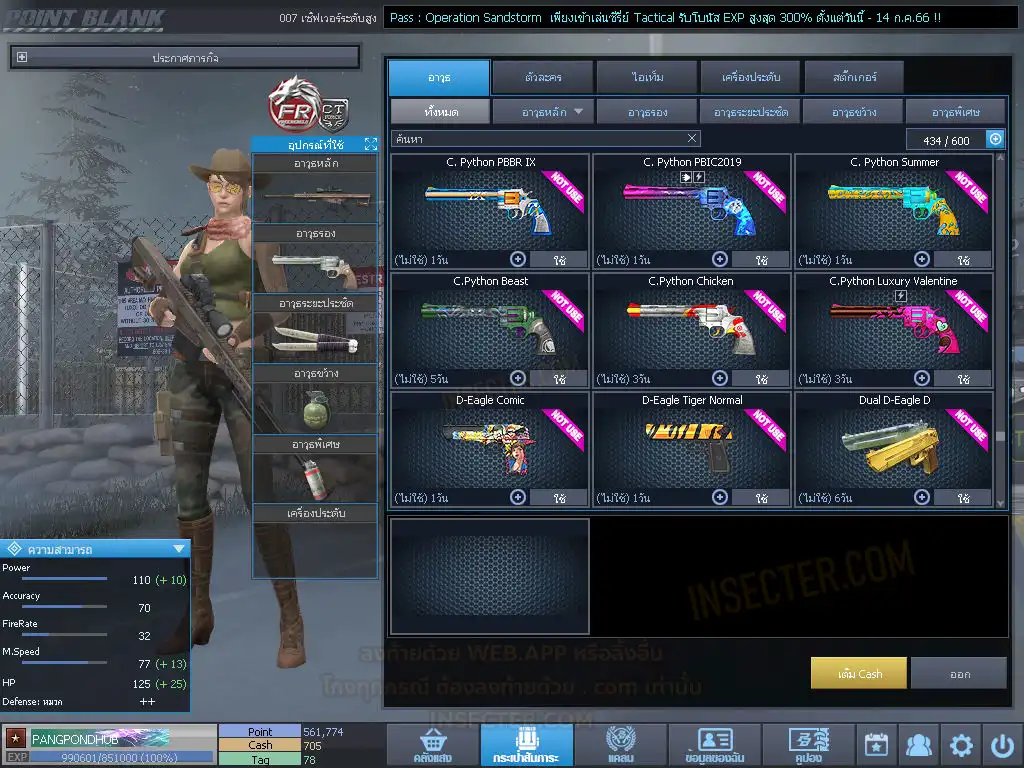Clear the search box with X

pyautogui.click(x=692, y=139)
